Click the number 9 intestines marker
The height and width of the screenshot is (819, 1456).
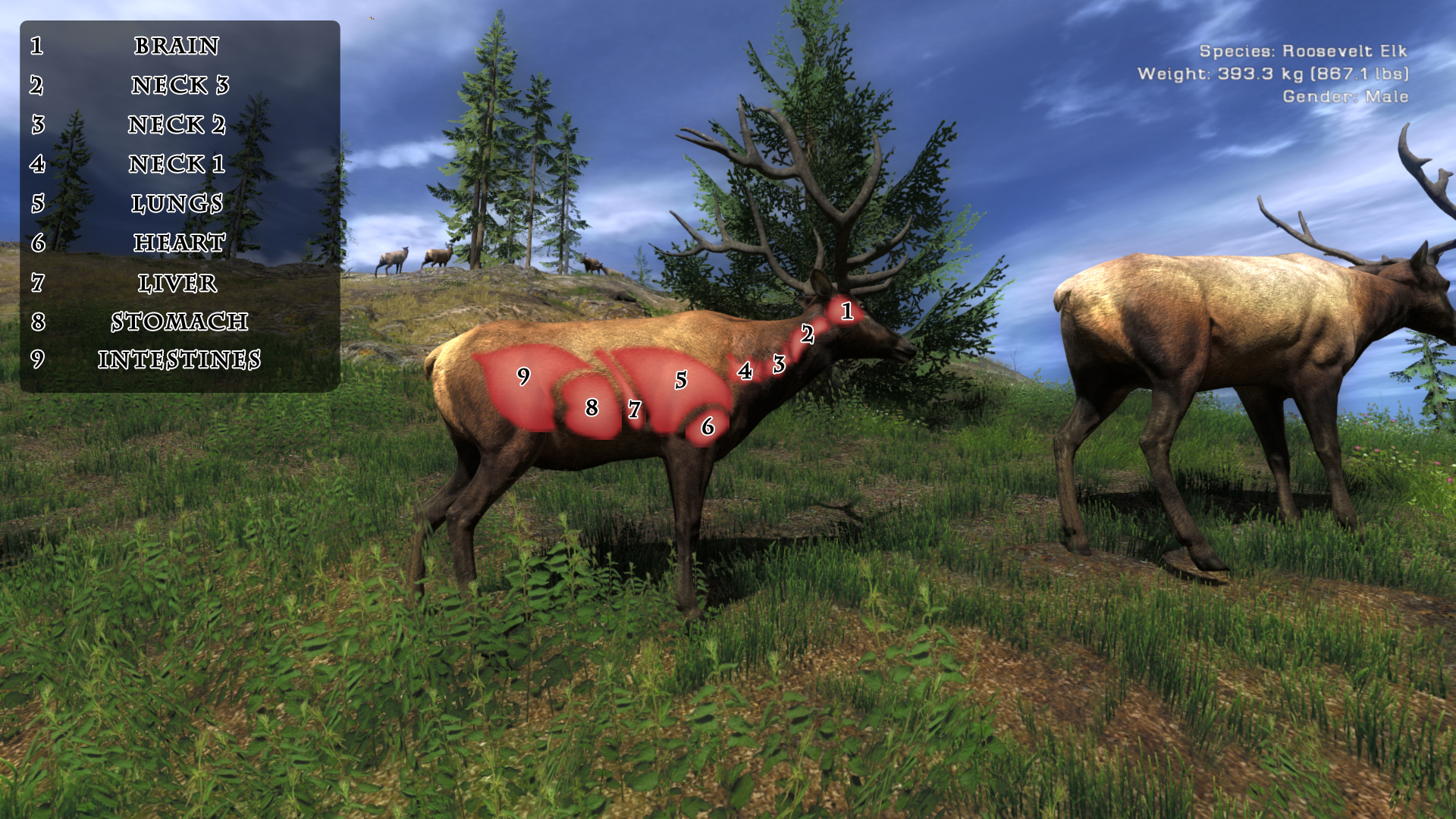(523, 376)
